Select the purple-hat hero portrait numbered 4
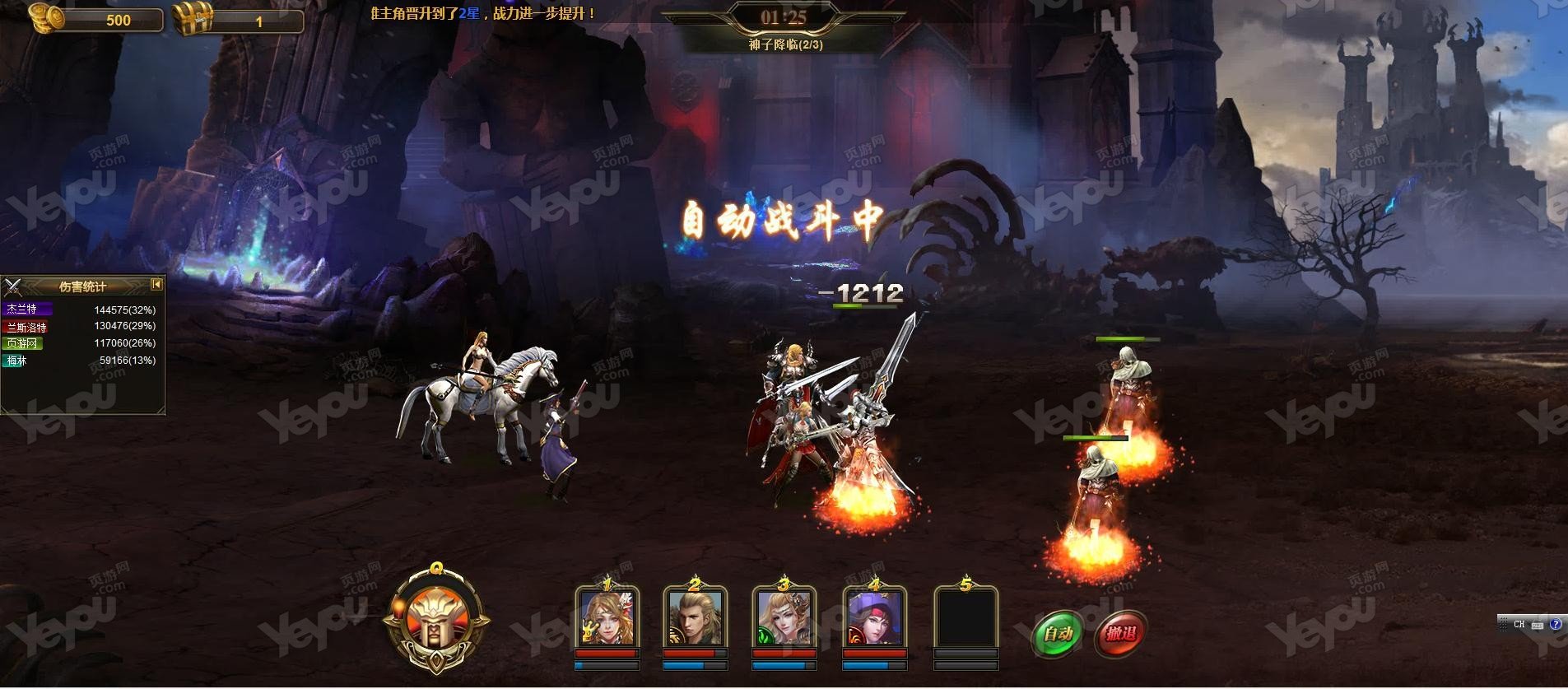 [875, 617]
